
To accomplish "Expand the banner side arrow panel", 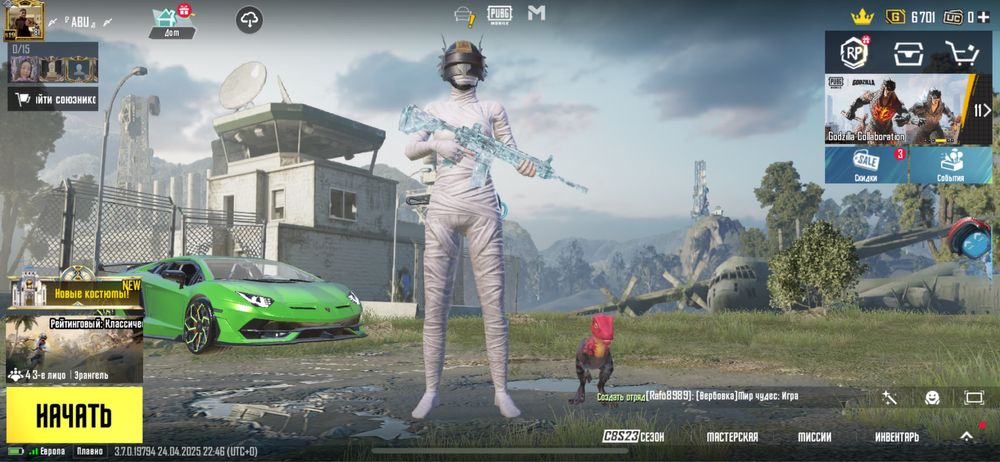I will click(x=982, y=110).
